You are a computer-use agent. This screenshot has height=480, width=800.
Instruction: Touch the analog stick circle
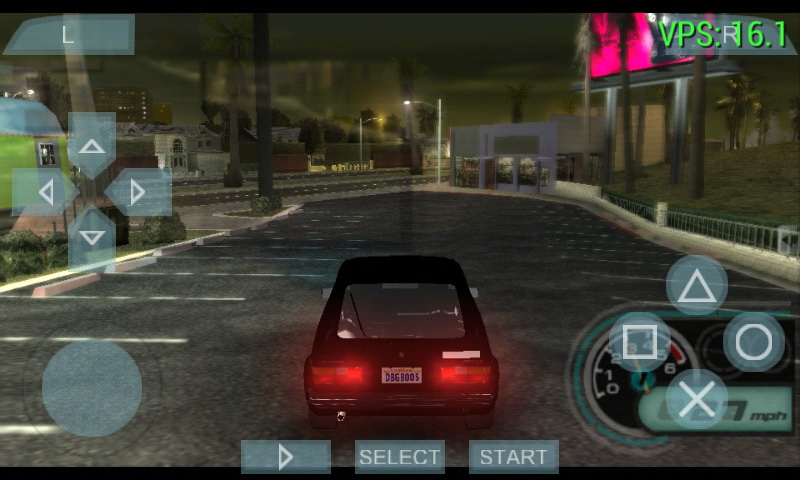(92, 388)
